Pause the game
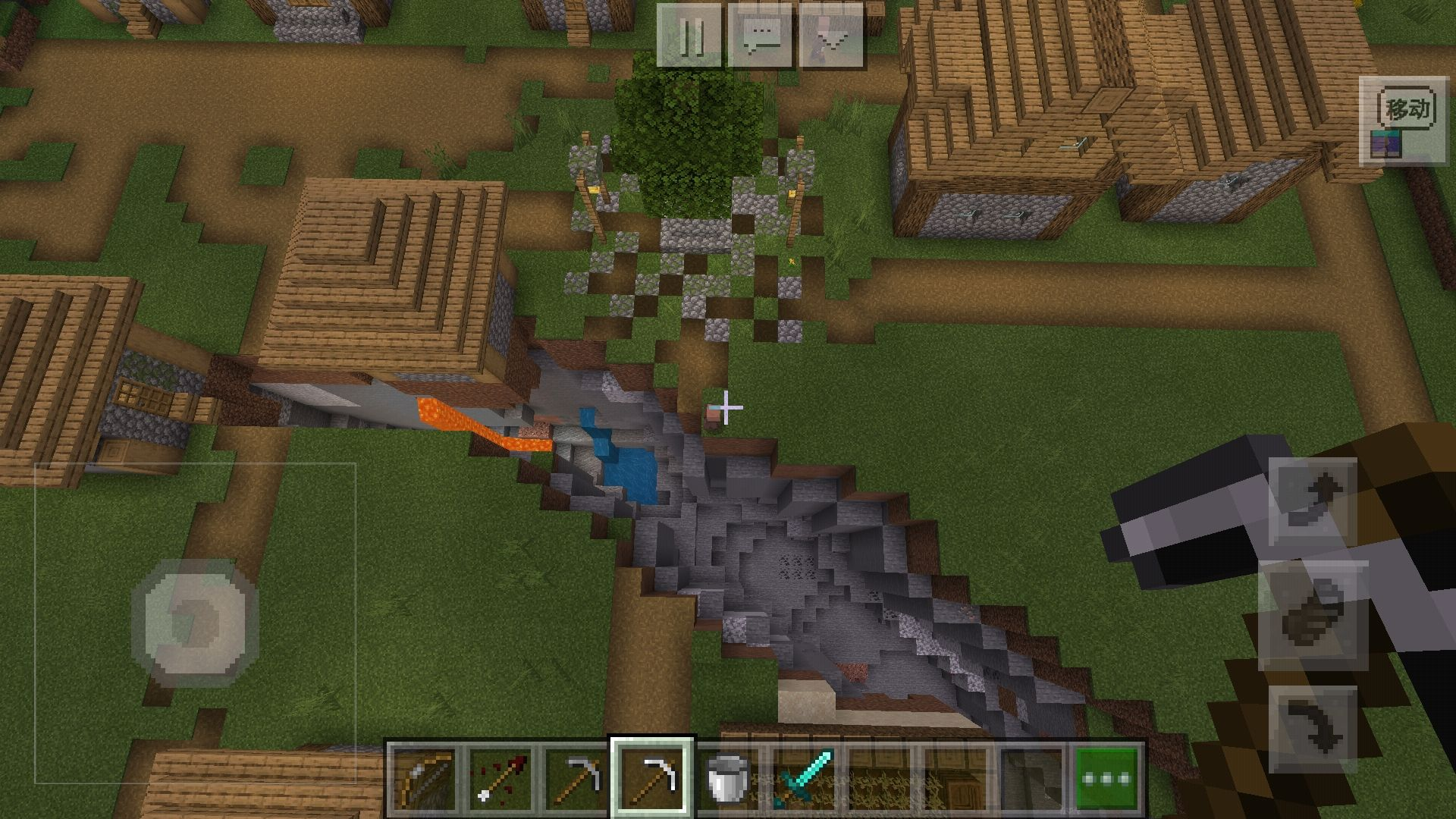Viewport: 1456px width, 819px height. click(689, 36)
